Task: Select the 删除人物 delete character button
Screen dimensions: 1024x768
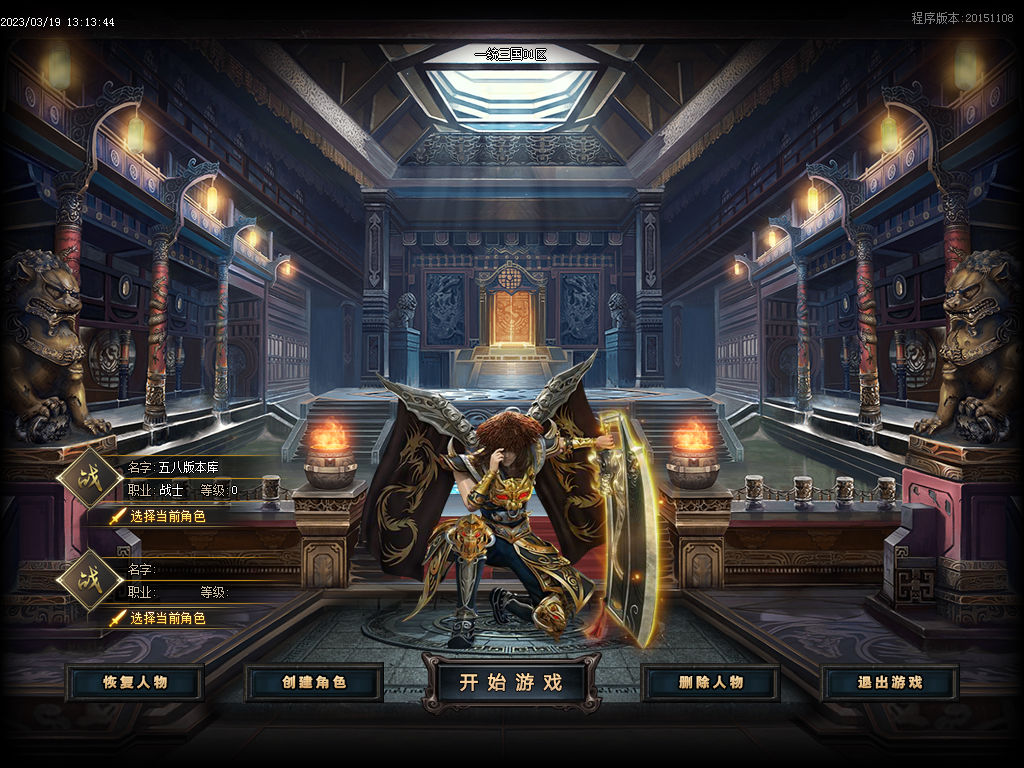Action: (x=710, y=683)
